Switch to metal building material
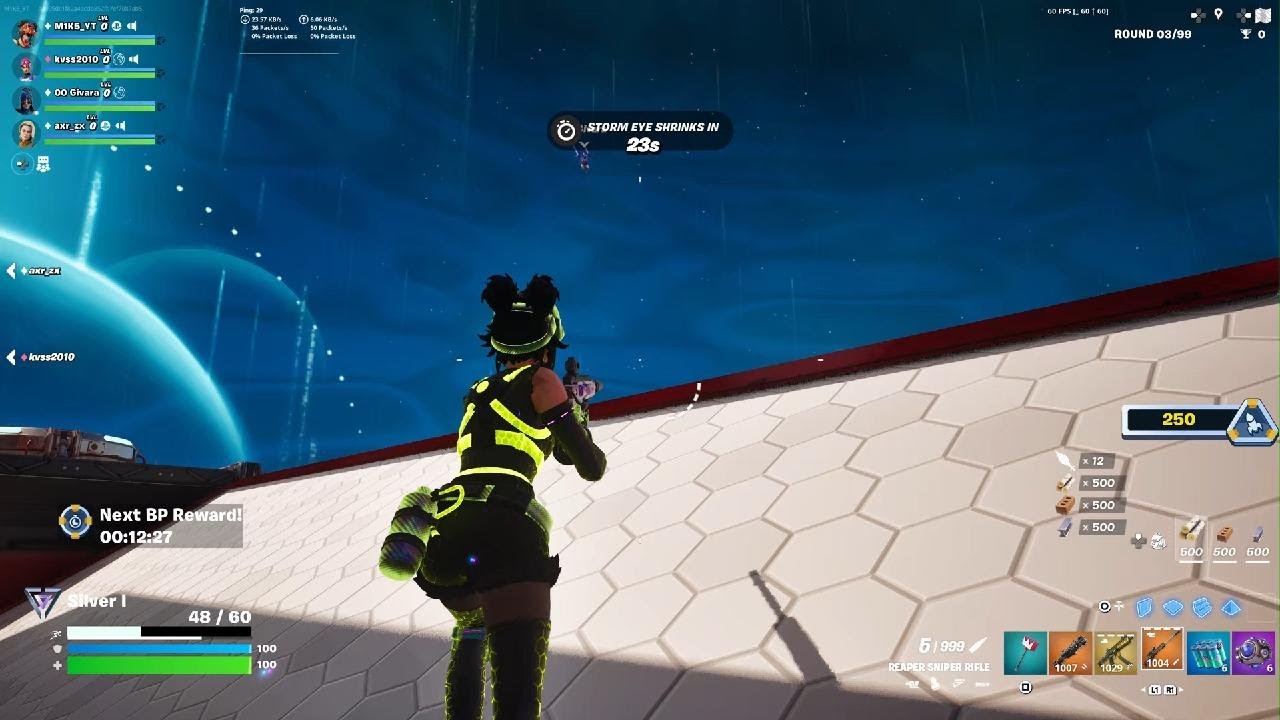 coord(1258,536)
